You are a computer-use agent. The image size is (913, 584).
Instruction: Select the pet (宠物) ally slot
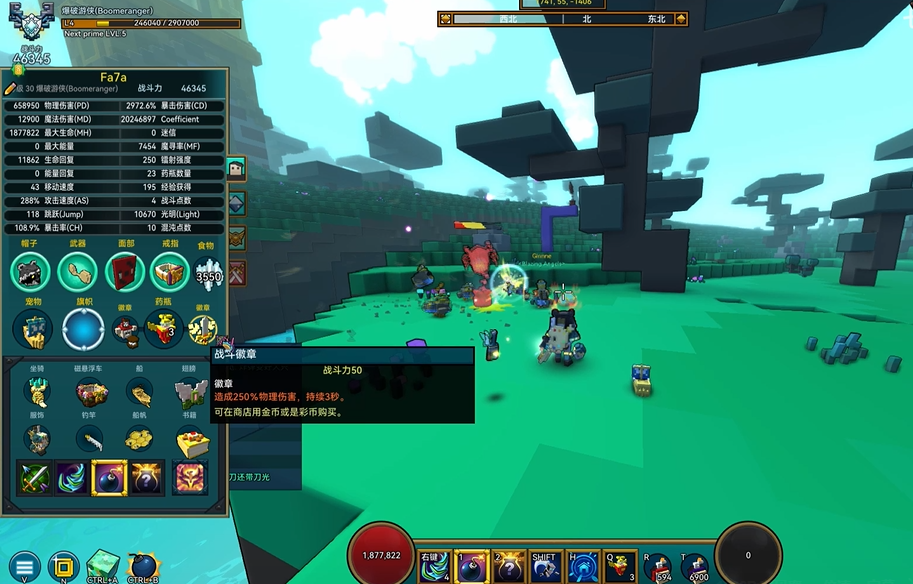(x=32, y=329)
